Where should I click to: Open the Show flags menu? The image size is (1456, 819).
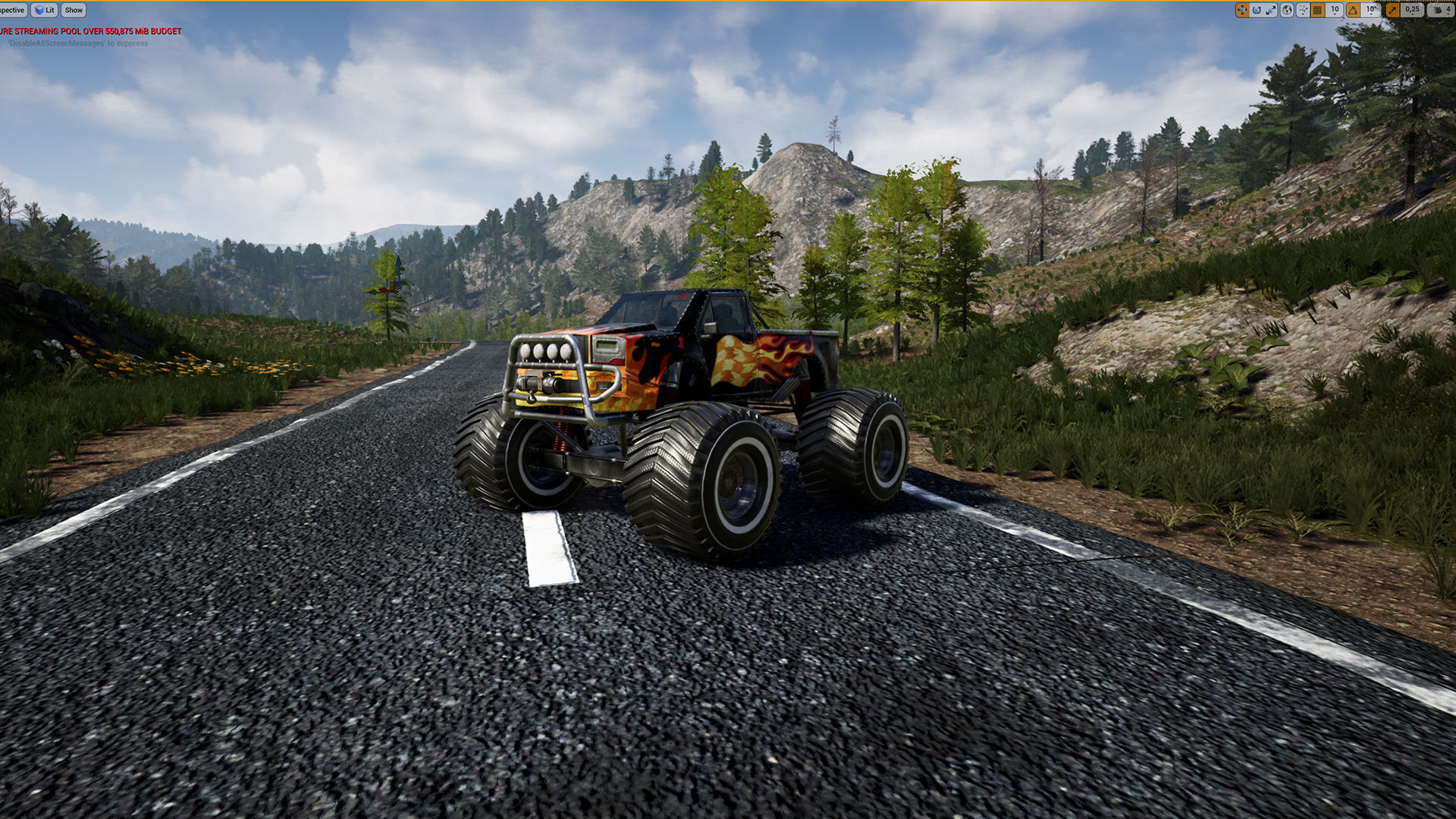[73, 10]
